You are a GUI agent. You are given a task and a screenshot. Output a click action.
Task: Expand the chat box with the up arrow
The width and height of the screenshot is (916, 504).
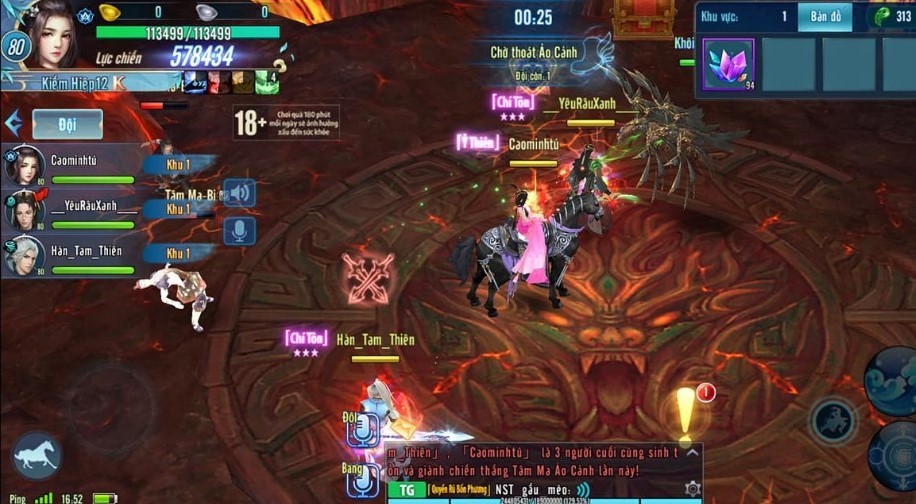[690, 452]
